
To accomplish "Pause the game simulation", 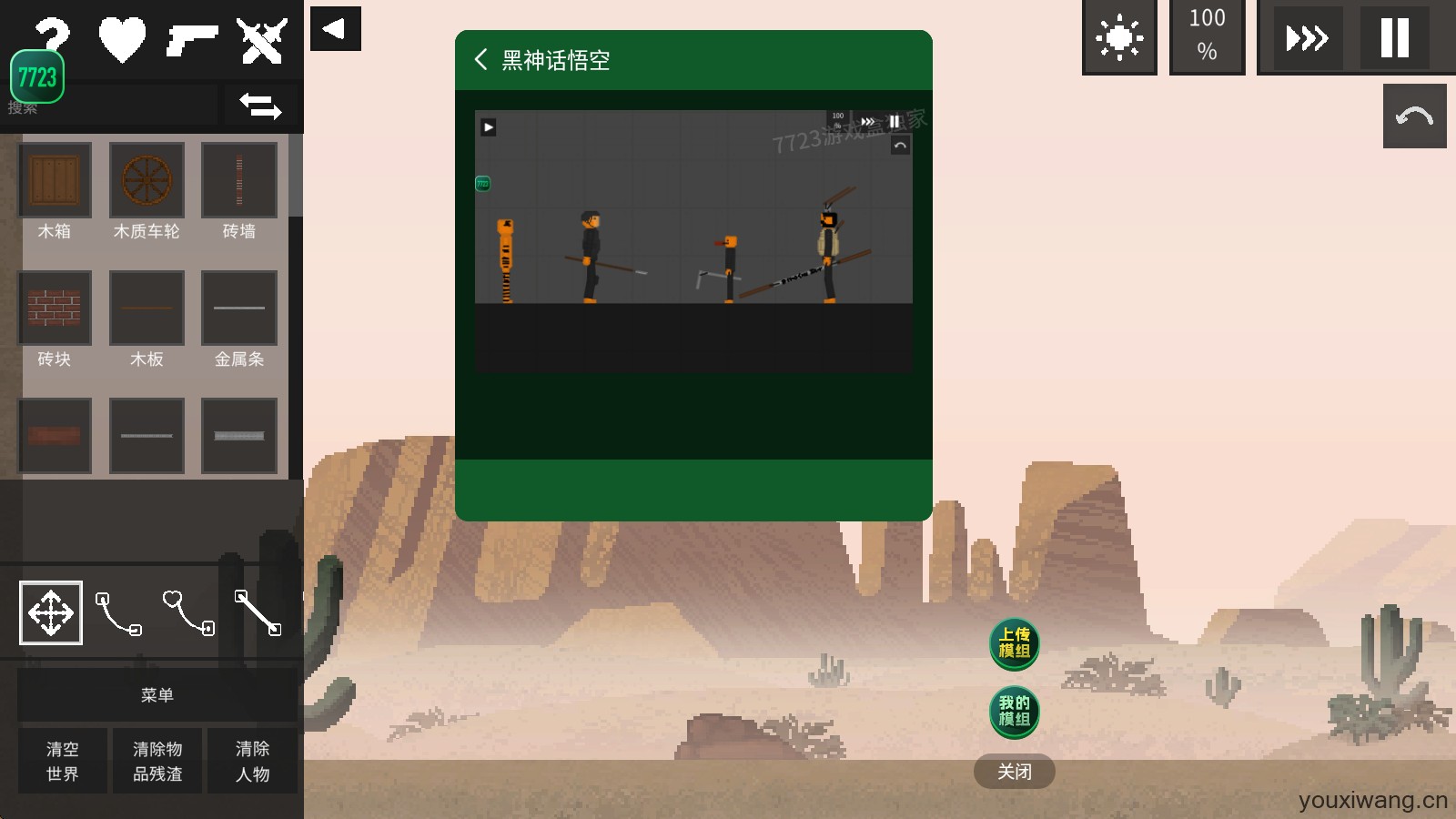I will click(1394, 38).
